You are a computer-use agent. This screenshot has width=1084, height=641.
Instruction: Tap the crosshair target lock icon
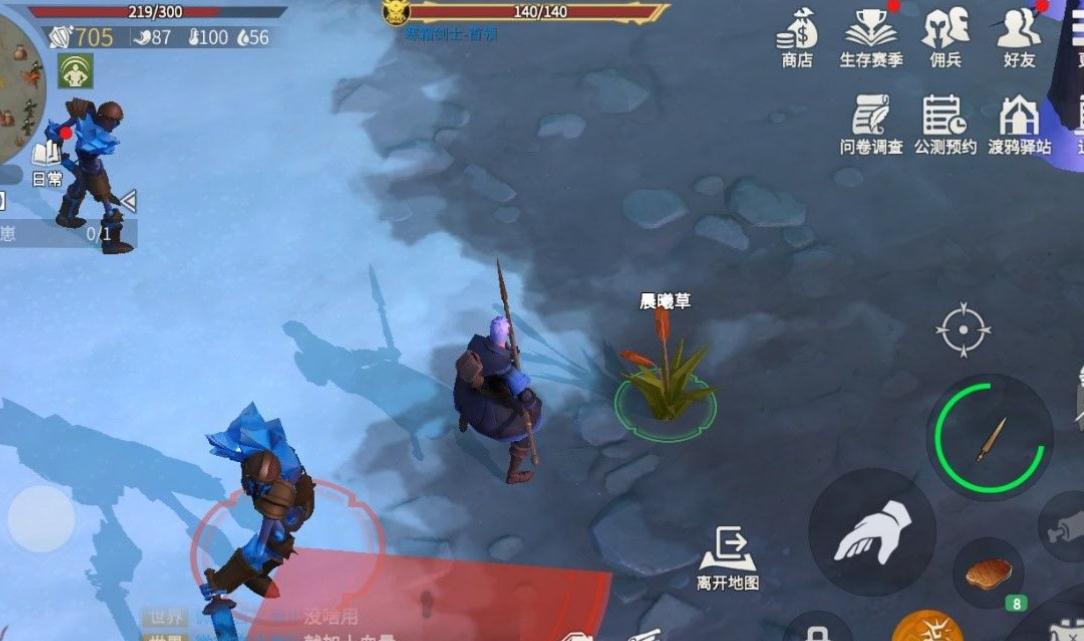[963, 329]
